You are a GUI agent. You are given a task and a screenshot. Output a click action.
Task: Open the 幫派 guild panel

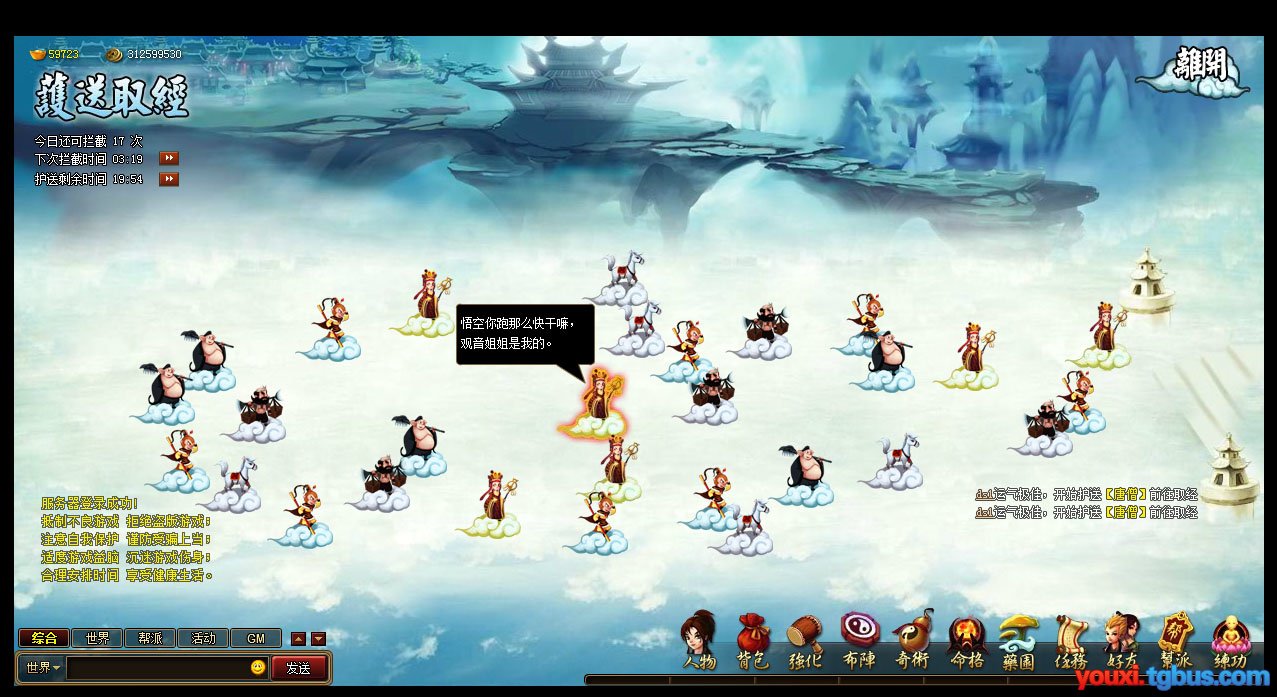pos(1176,642)
